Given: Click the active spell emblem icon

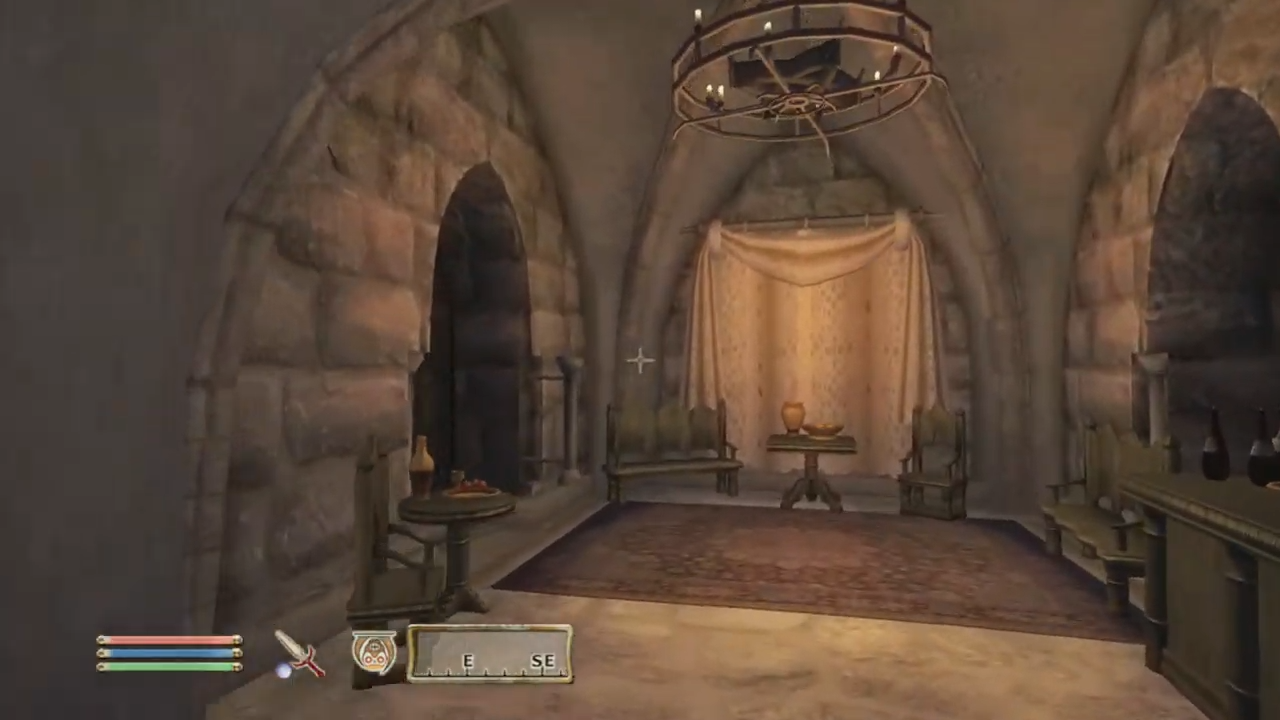Looking at the screenshot, I should (374, 650).
